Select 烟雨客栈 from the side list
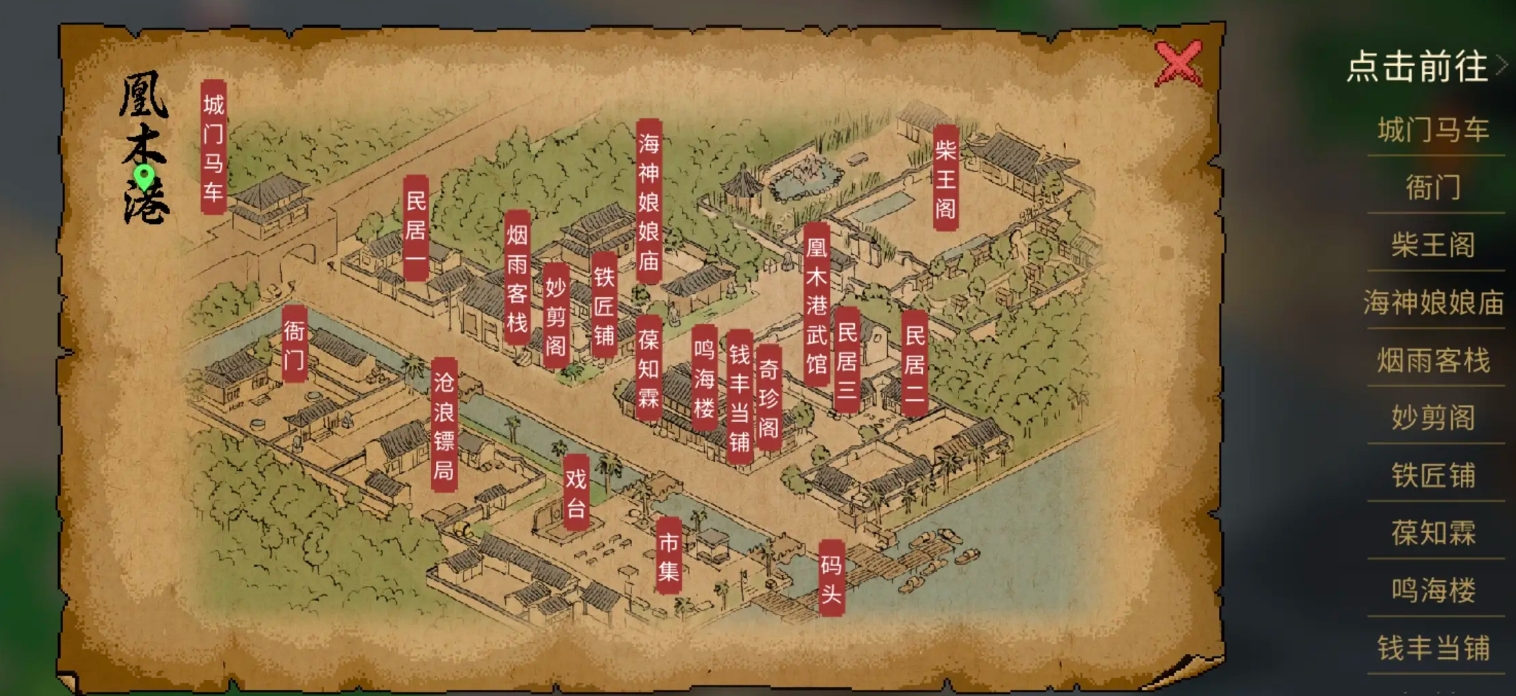Viewport: 1516px width, 696px height. click(1434, 360)
